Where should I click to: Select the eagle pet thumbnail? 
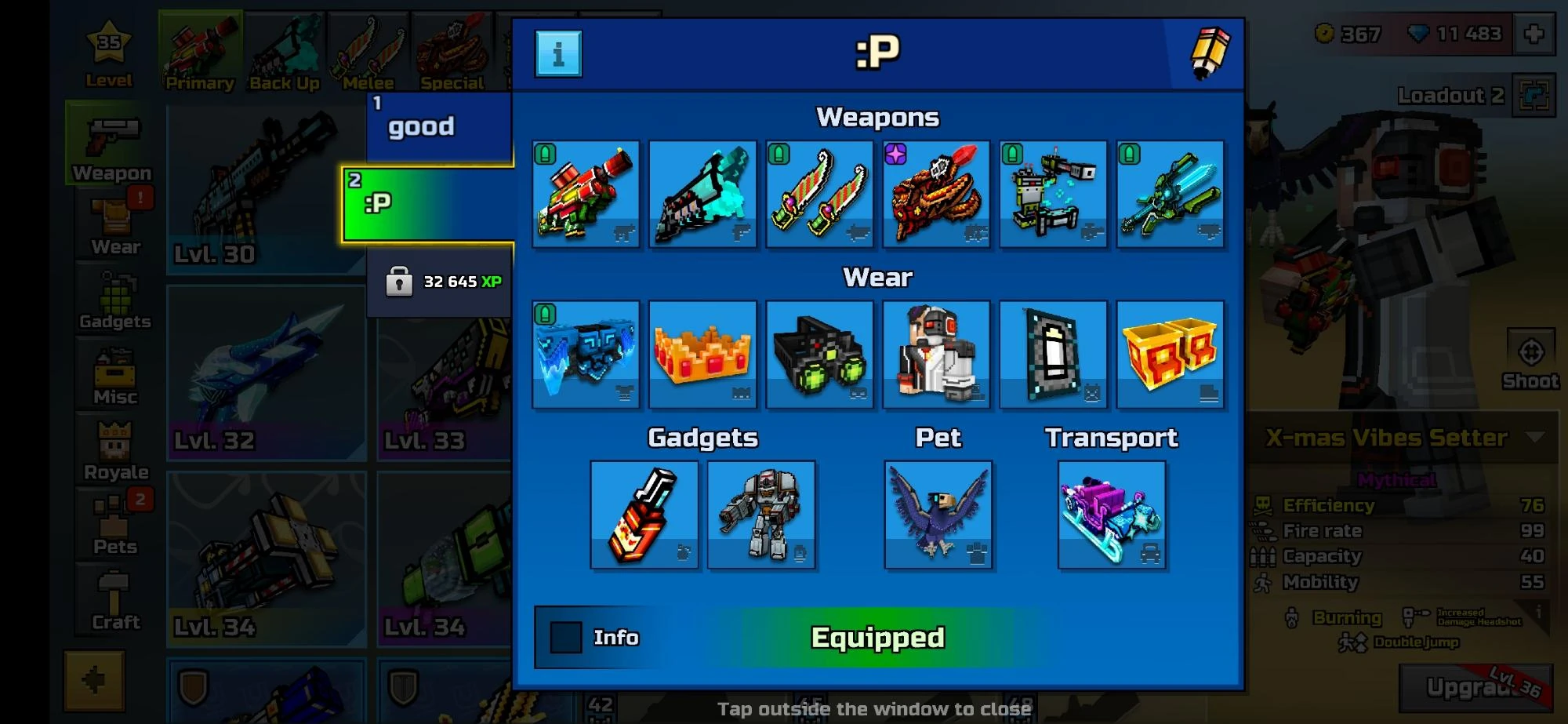(x=938, y=514)
